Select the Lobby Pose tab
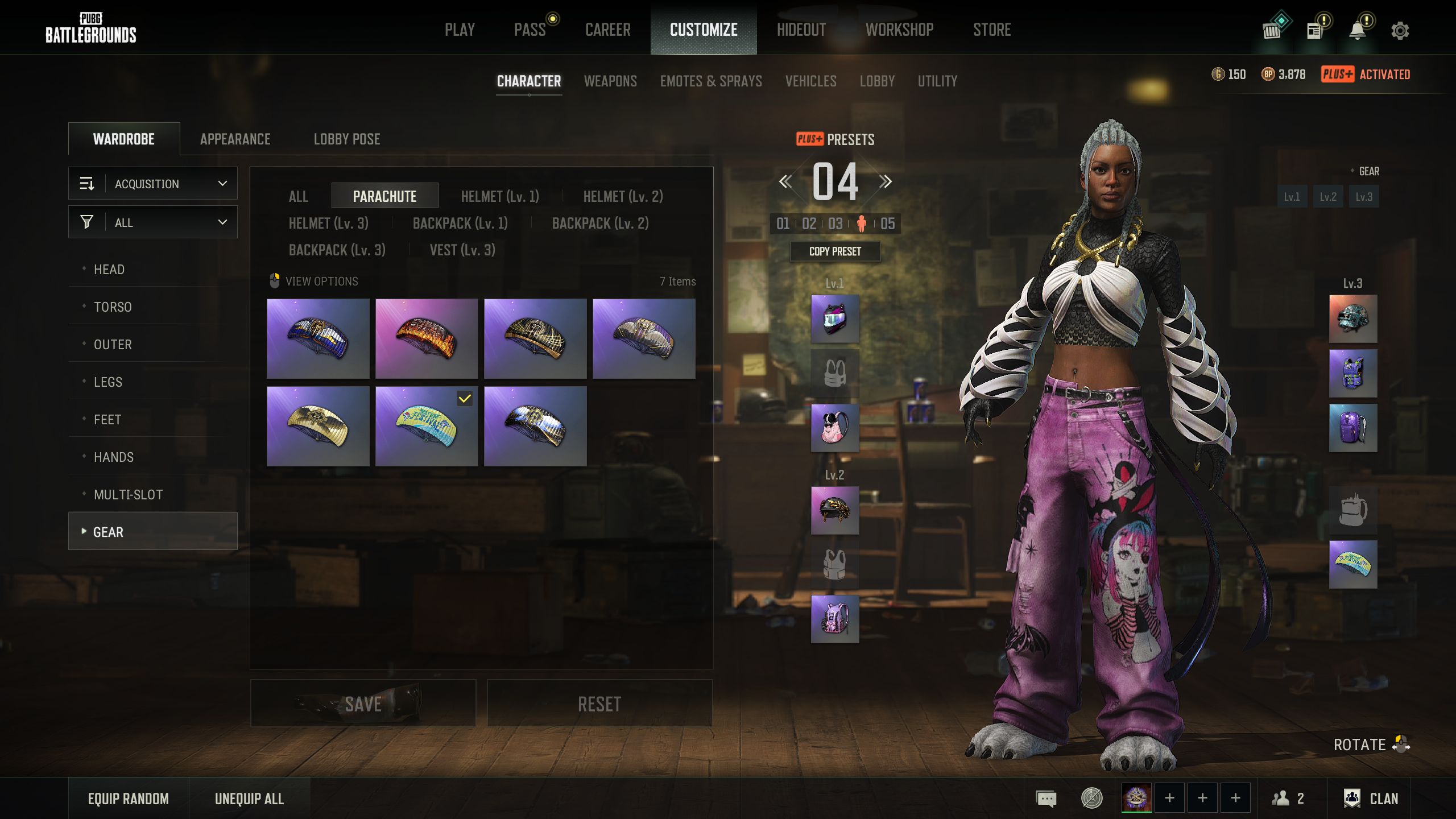This screenshot has width=1456, height=819. (347, 139)
